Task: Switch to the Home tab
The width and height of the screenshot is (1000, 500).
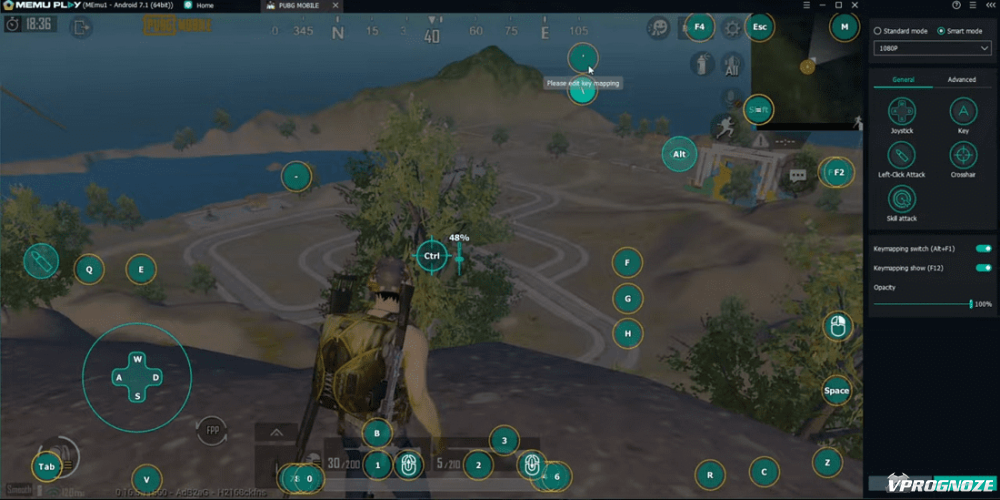Action: (204, 6)
